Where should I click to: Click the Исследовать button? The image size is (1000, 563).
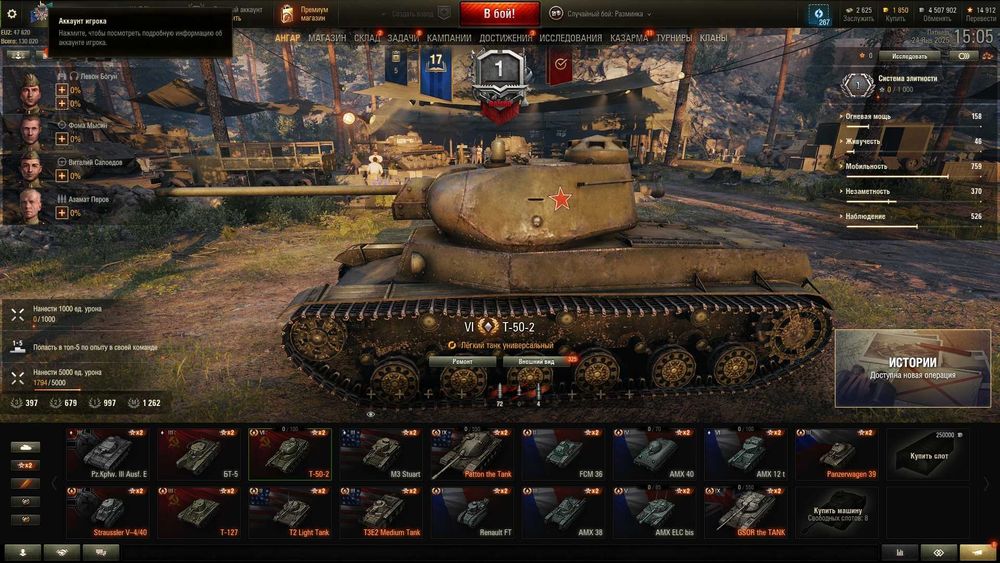tap(909, 56)
